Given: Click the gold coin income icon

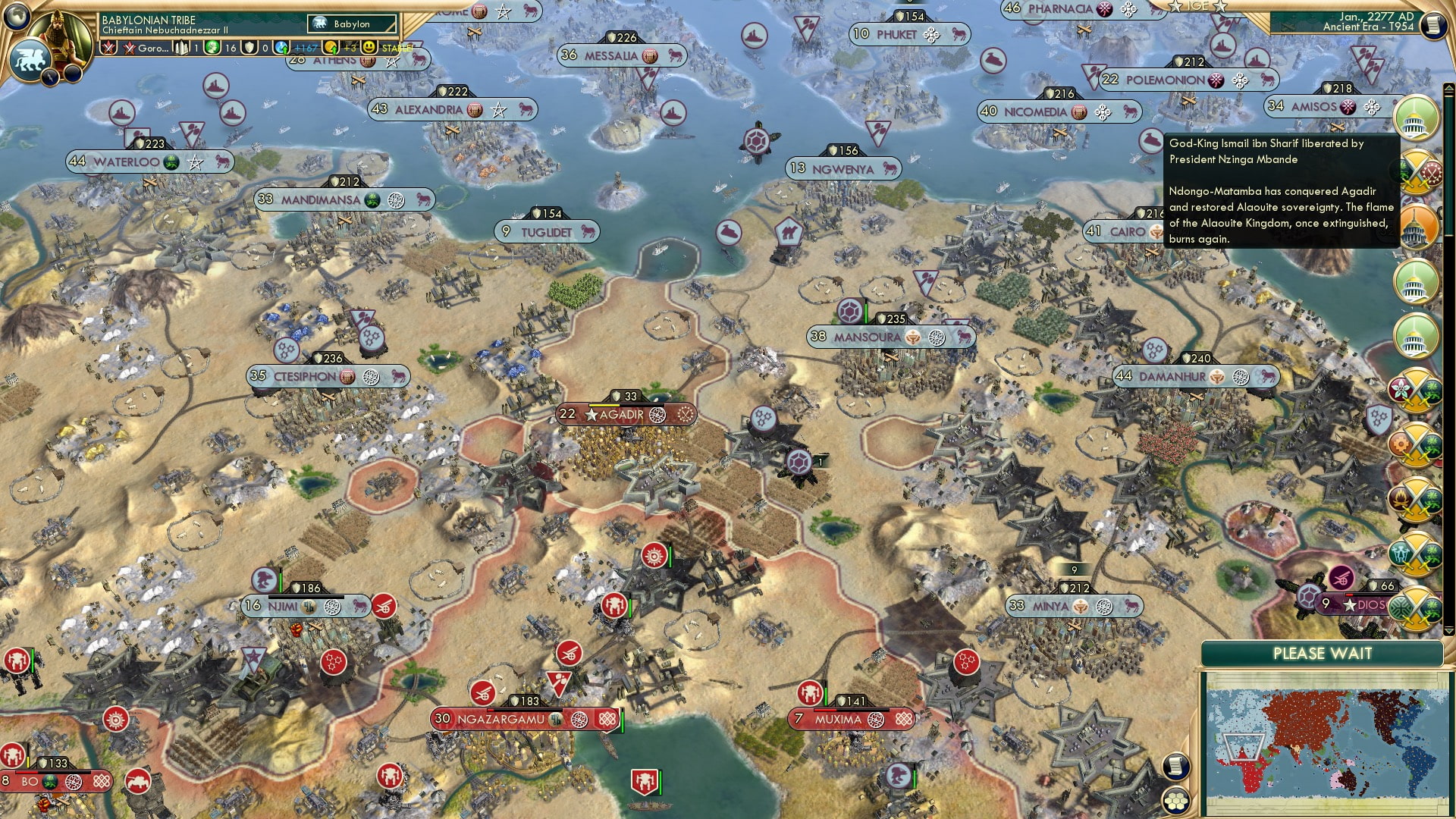Looking at the screenshot, I should coord(331,48).
